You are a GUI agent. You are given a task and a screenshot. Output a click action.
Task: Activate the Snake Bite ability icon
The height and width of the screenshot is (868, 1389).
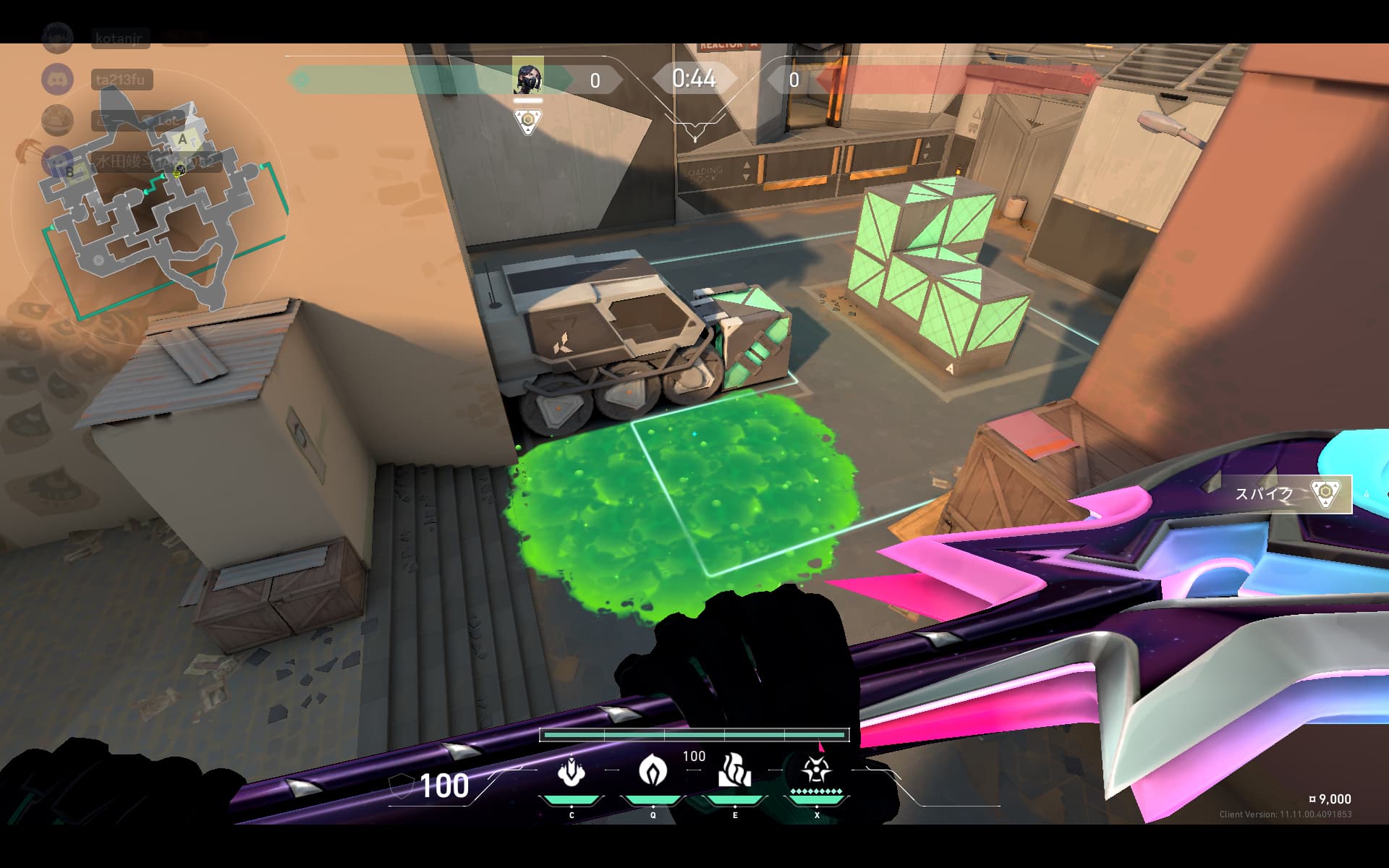pyautogui.click(x=571, y=771)
